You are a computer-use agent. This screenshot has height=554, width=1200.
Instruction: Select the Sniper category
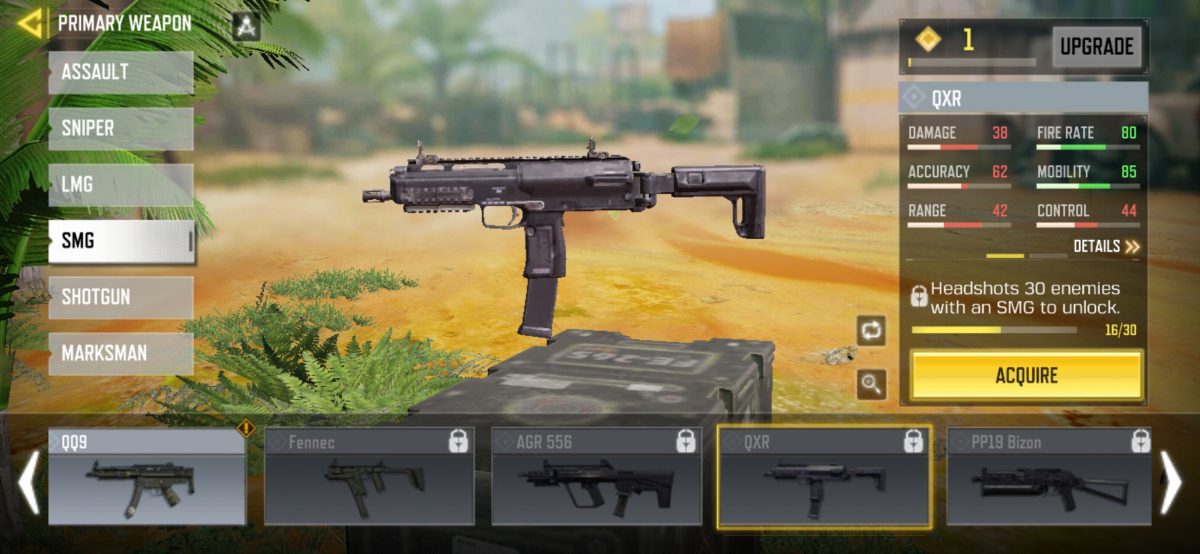click(121, 129)
